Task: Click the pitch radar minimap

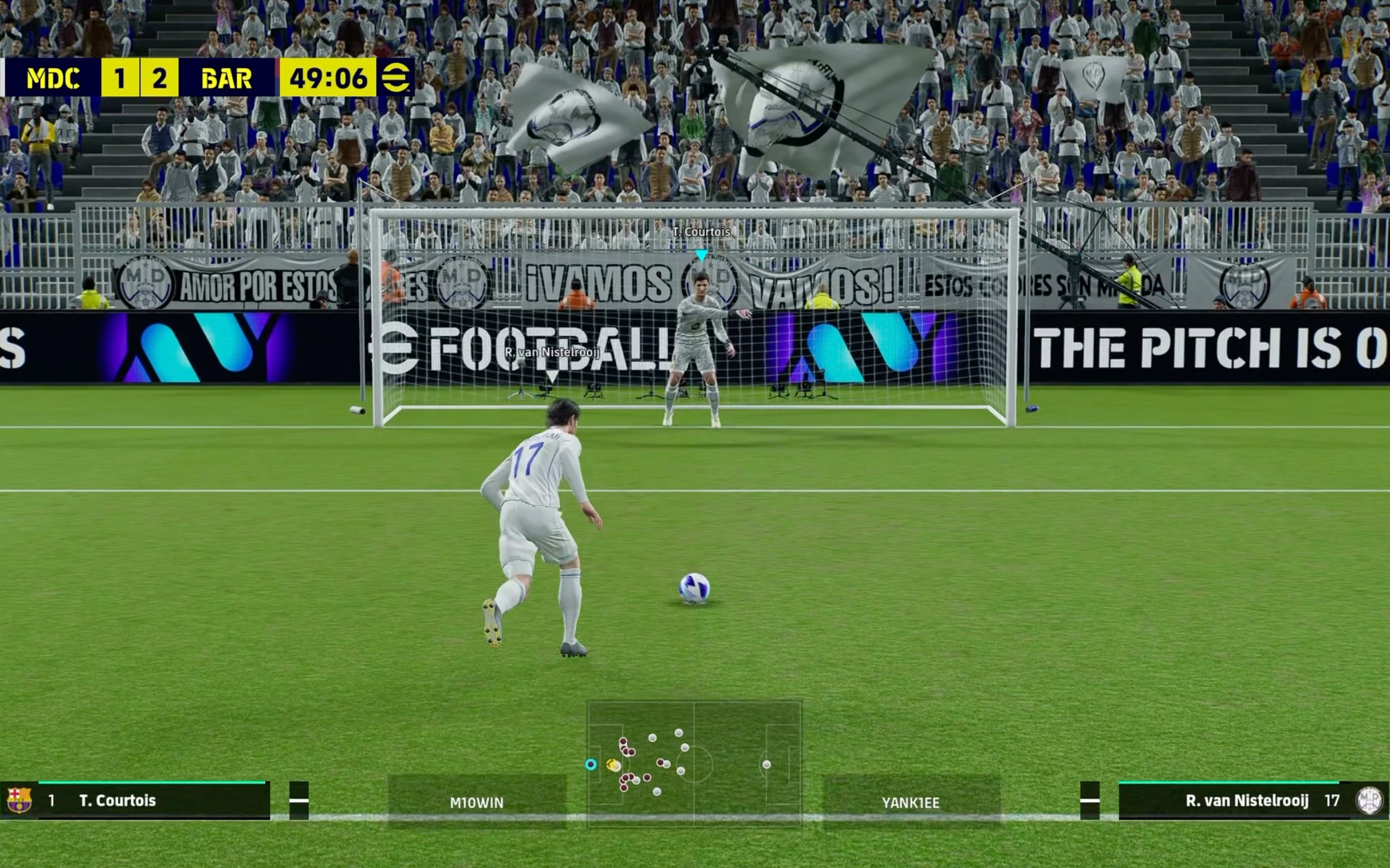Action: pos(694,764)
